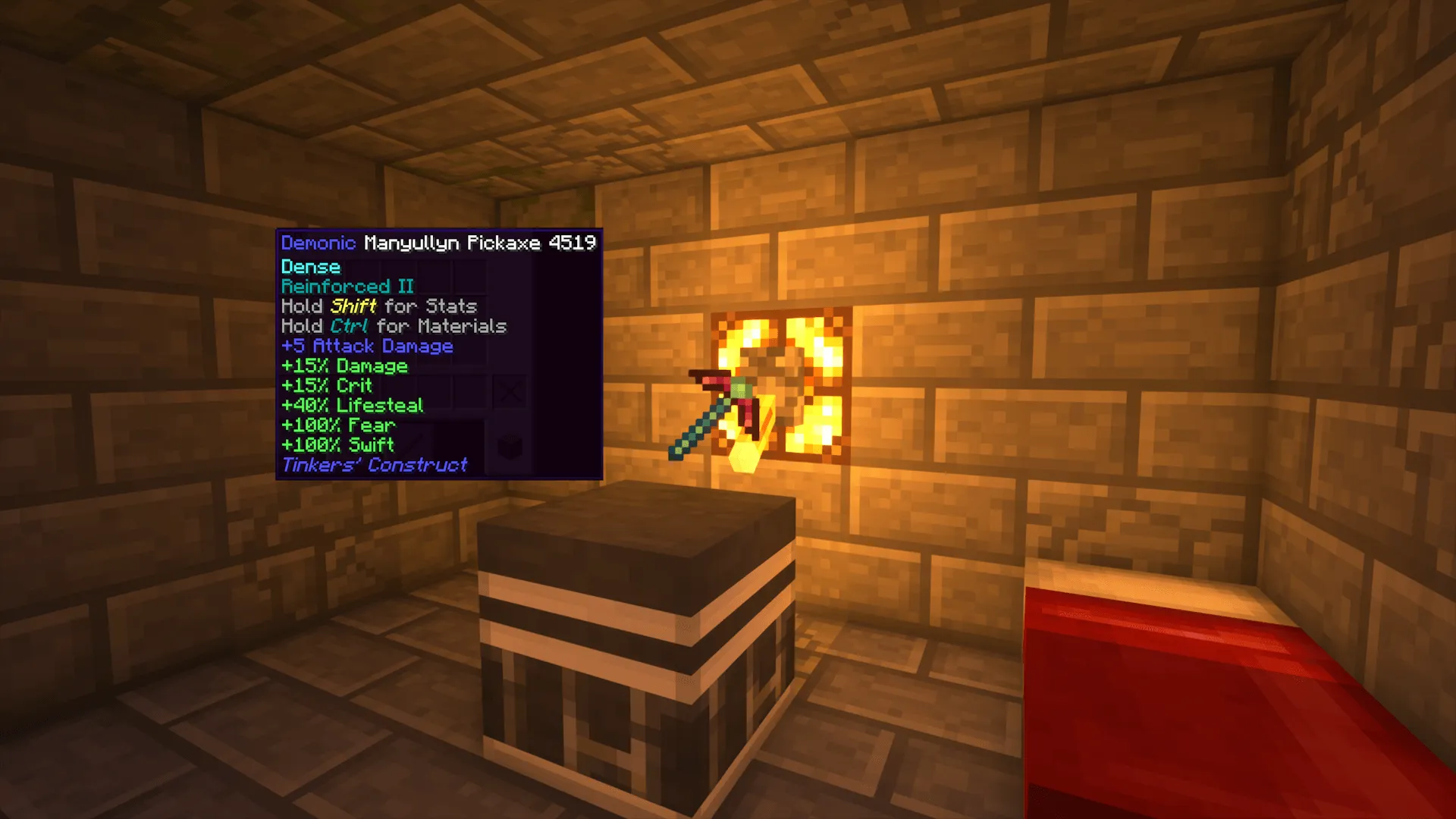Click the +15% Crit green stat

point(326,385)
